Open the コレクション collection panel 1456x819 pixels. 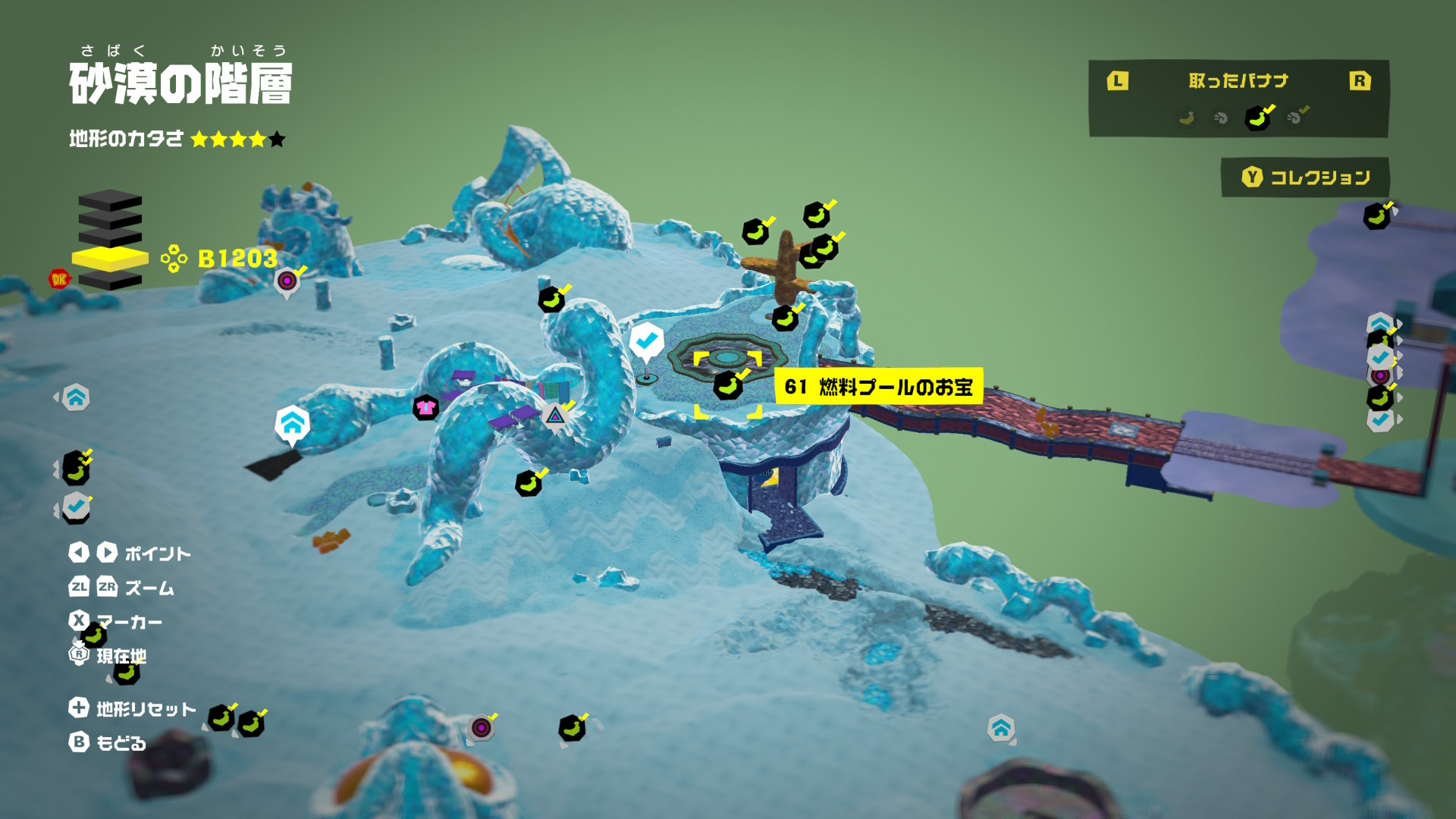coord(1305,177)
